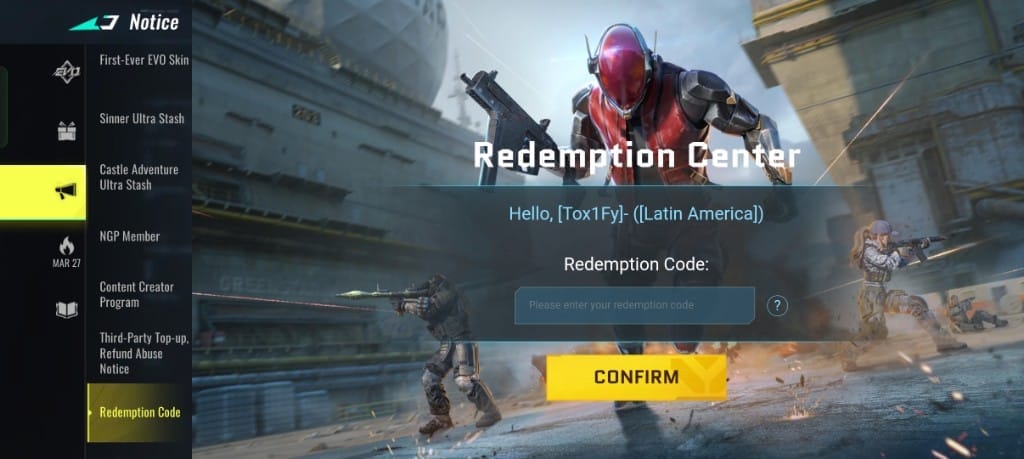Select the megaphone announcements tab
This screenshot has width=1024, height=459.
[66, 191]
